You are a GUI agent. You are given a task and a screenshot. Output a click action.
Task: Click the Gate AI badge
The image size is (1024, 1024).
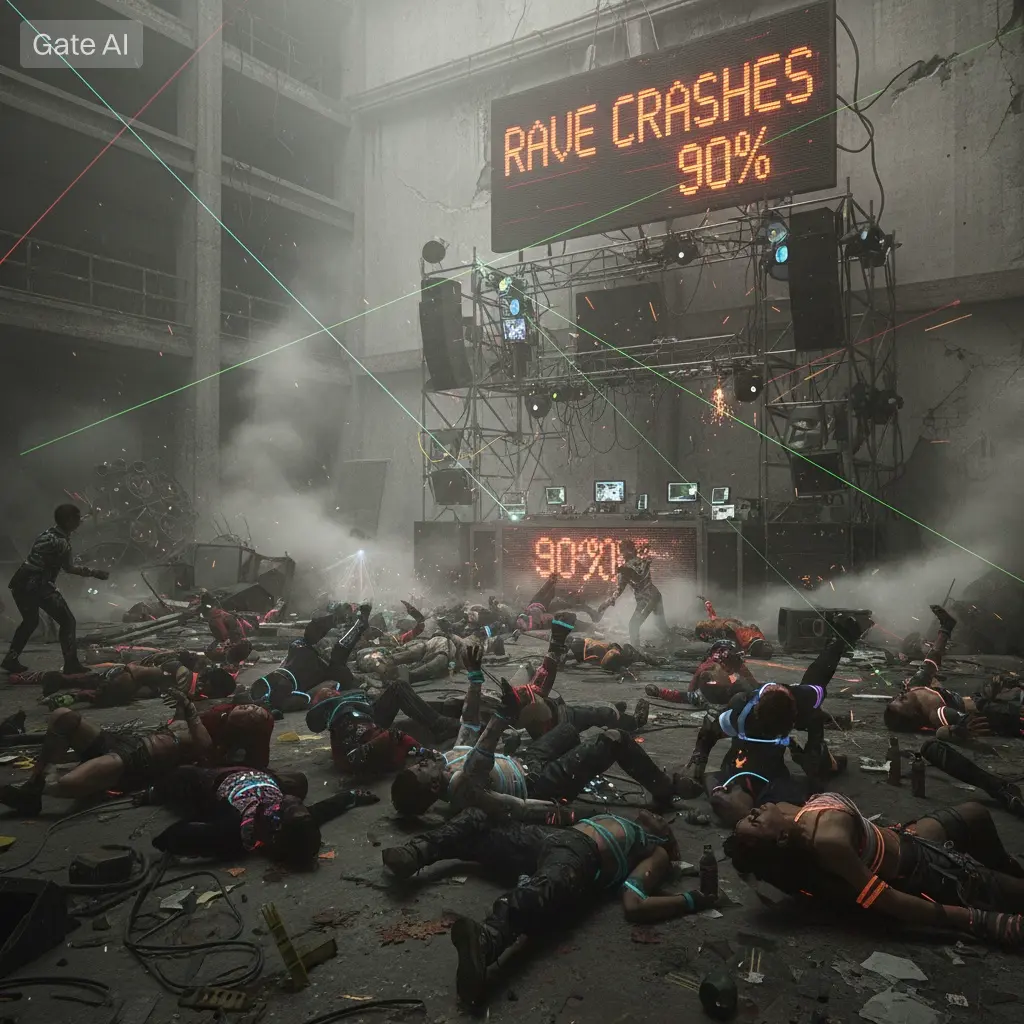tap(81, 44)
